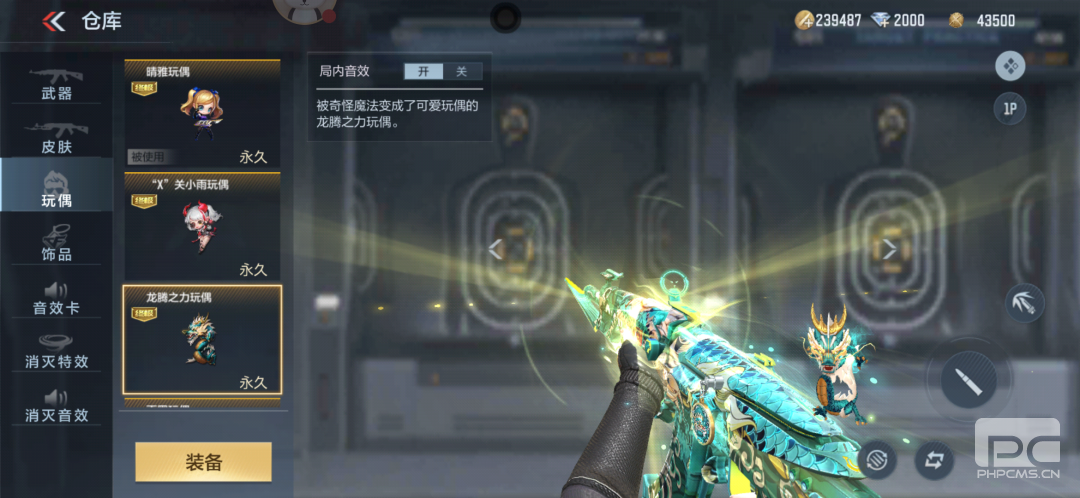This screenshot has height=498, width=1080.
Task: Choose the 消灭音效 category tab
Action: (x=57, y=405)
